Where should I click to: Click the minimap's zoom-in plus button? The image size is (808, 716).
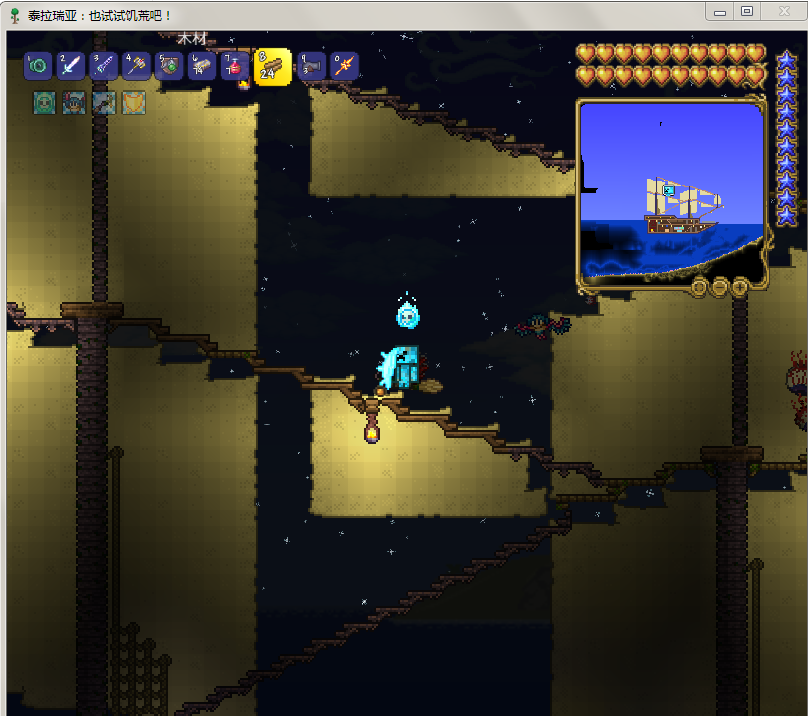pos(740,287)
